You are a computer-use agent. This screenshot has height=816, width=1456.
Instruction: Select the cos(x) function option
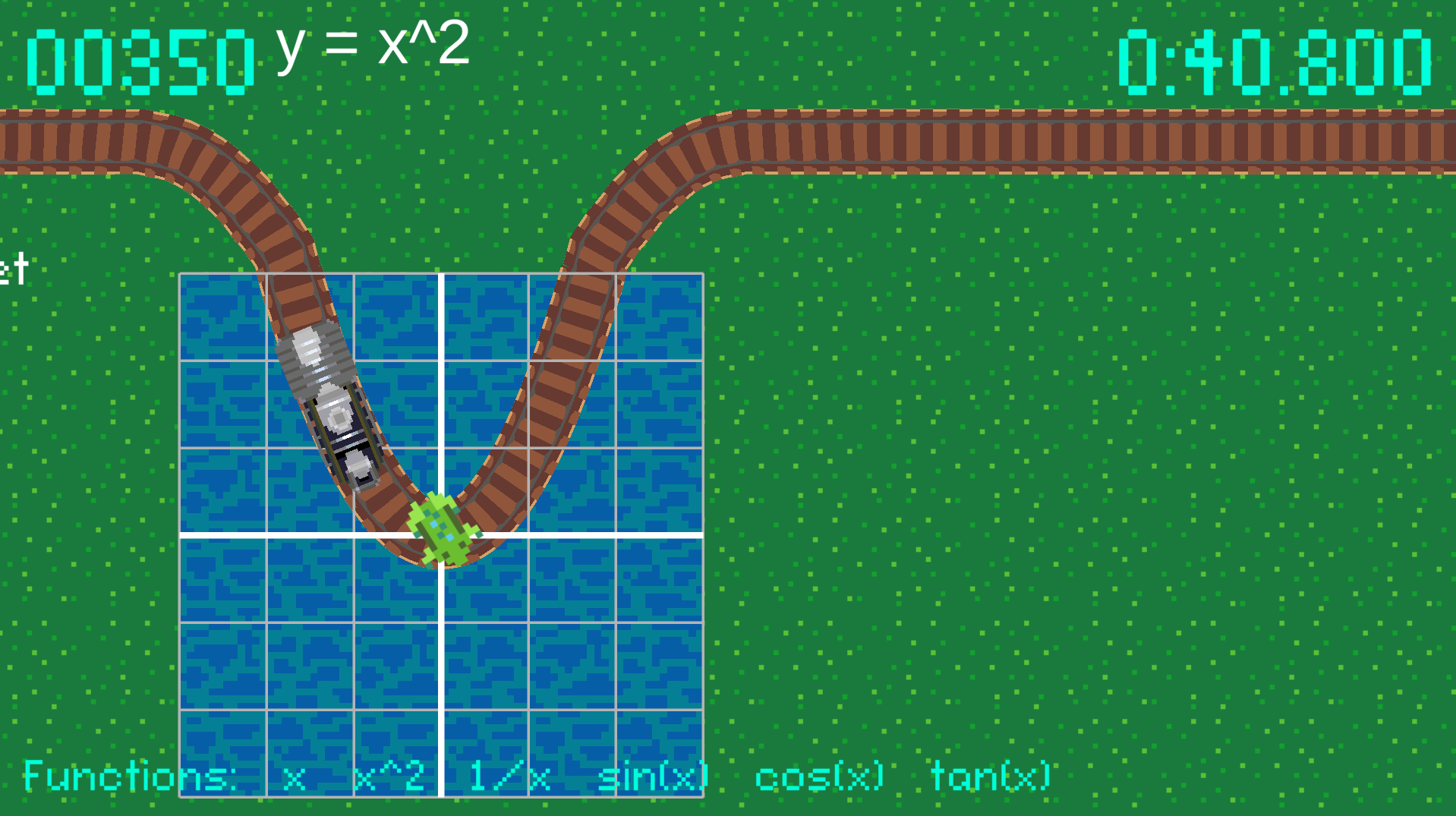point(820,777)
